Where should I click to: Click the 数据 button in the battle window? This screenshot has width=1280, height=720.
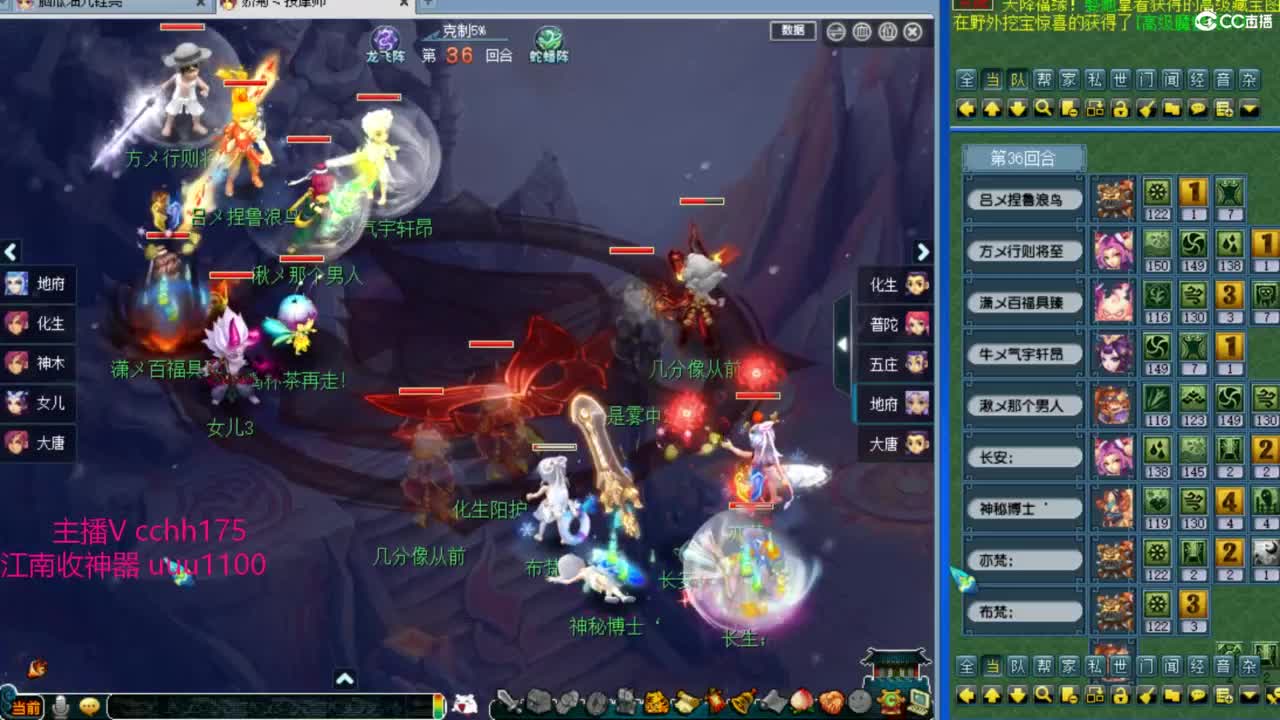pos(793,31)
